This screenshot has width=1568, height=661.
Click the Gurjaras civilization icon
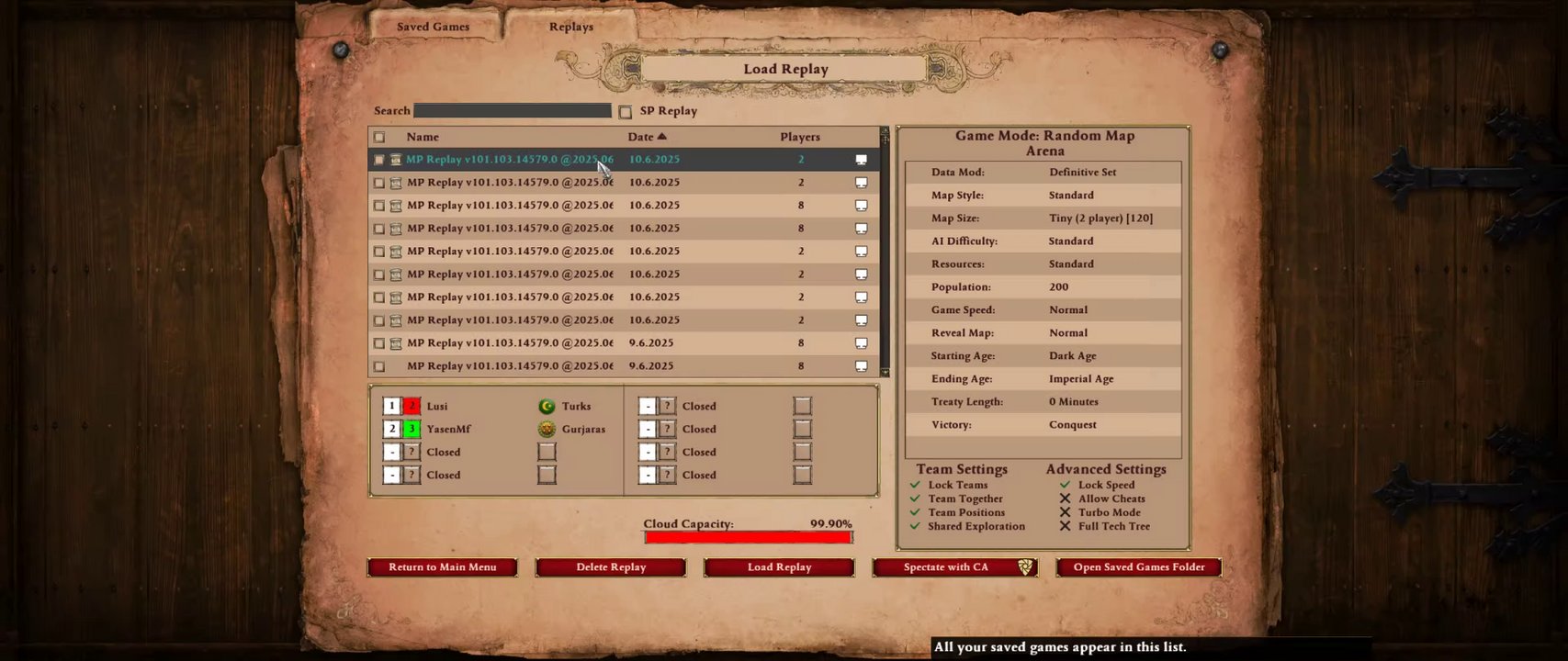547,429
